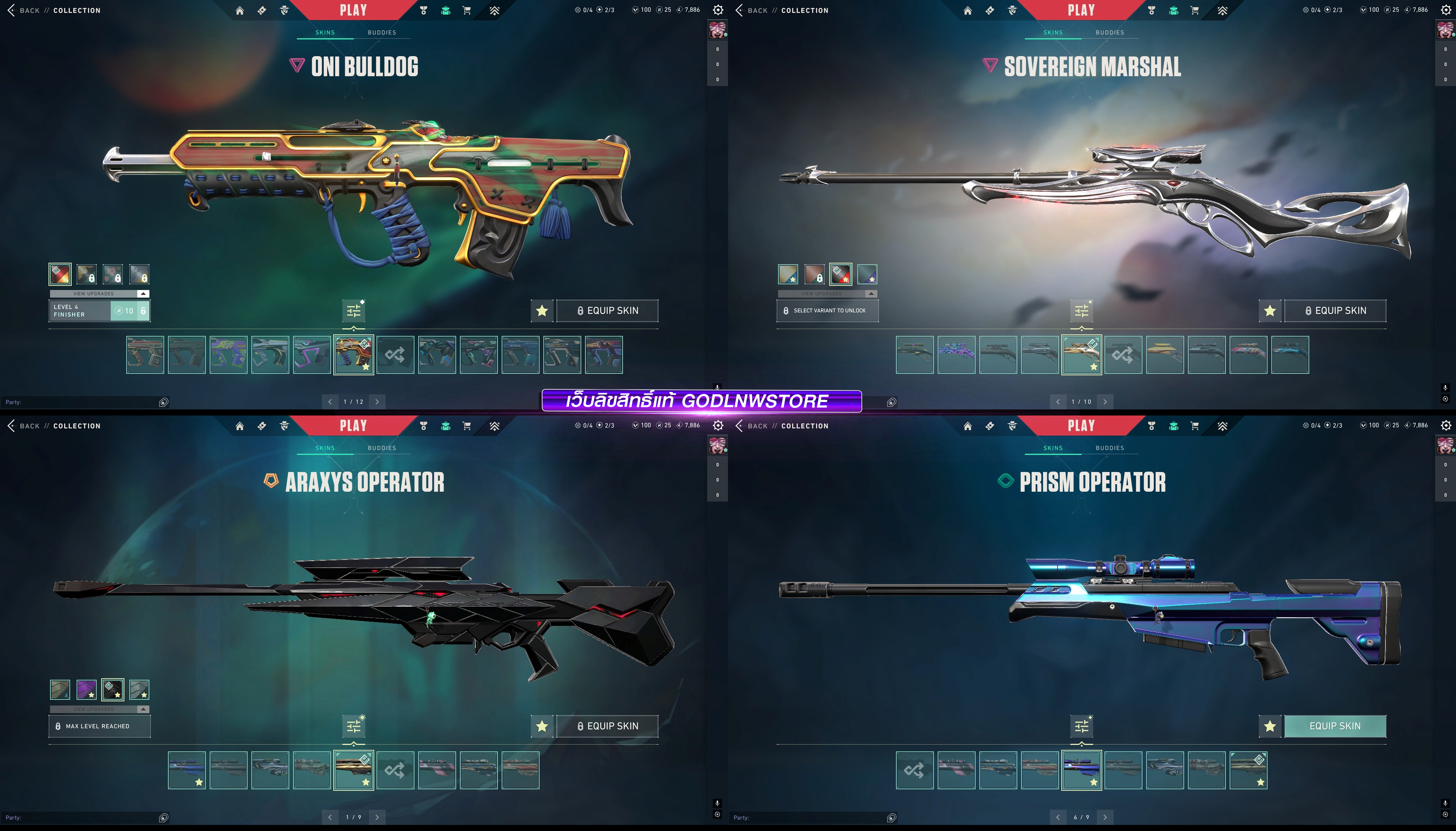
Task: Go back from the Oni Bulldog collection screen
Action: [x=23, y=10]
